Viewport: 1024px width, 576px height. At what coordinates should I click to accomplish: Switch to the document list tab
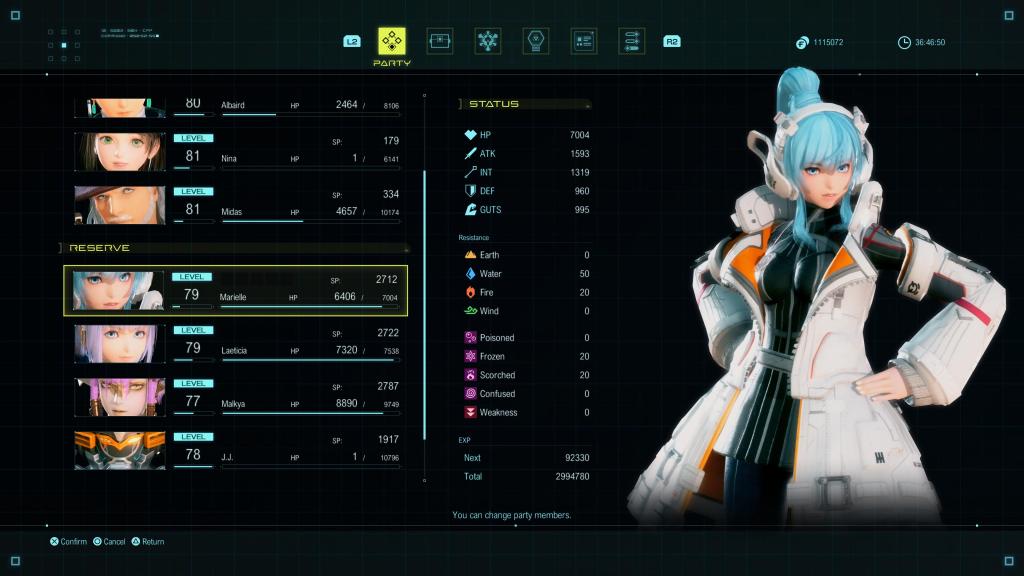coord(584,41)
